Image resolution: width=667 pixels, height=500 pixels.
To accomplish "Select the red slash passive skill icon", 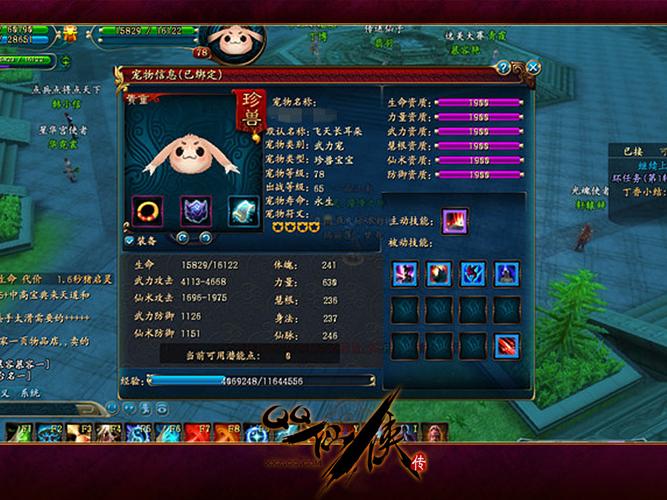I will [x=507, y=346].
